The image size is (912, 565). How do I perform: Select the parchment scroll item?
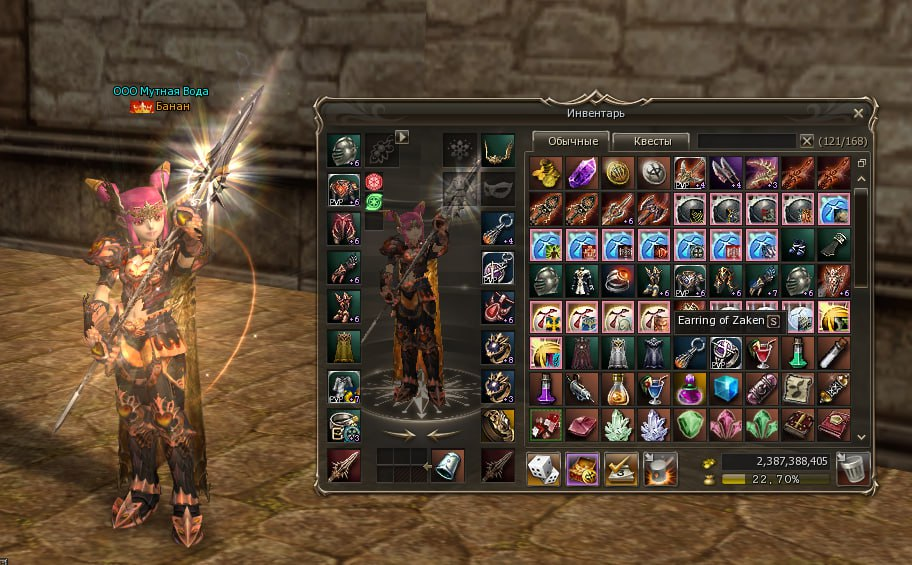[797, 388]
